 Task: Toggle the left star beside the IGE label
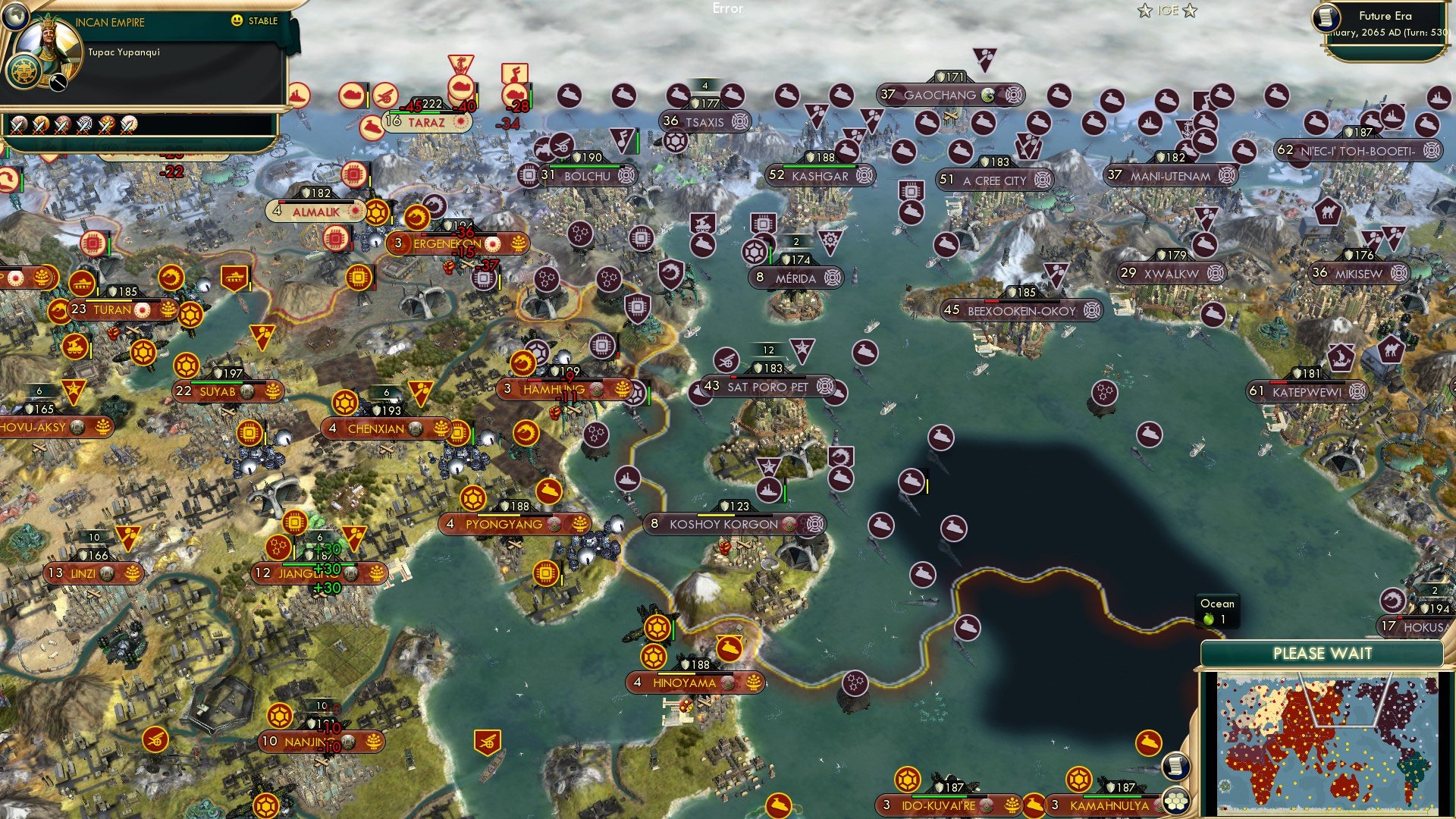[x=1144, y=11]
